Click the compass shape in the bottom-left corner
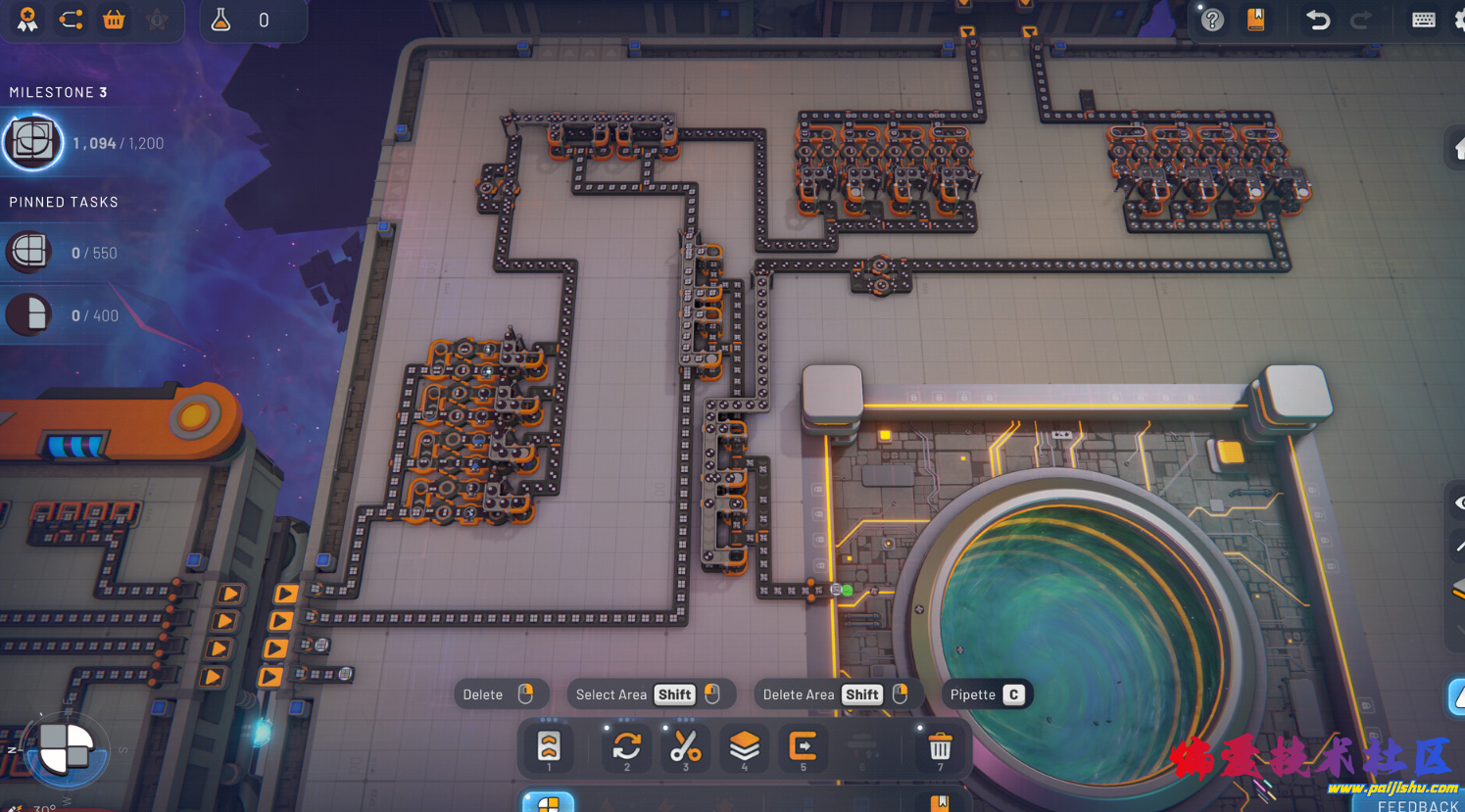 click(66, 751)
